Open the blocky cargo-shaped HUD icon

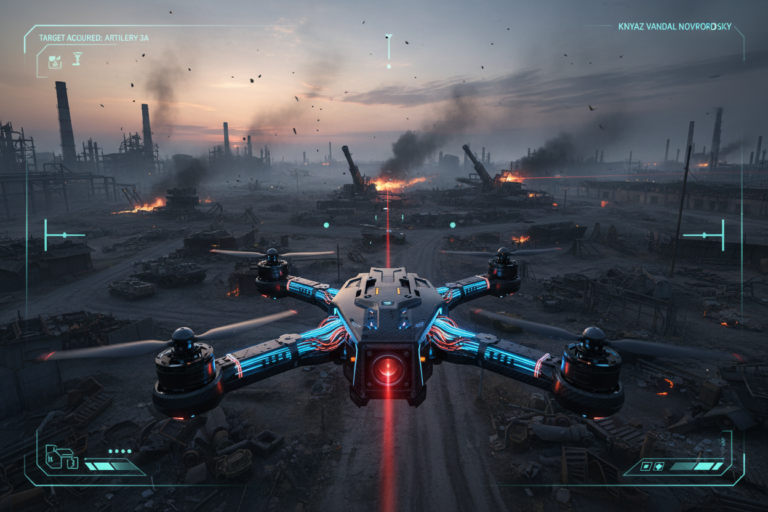coord(61,458)
